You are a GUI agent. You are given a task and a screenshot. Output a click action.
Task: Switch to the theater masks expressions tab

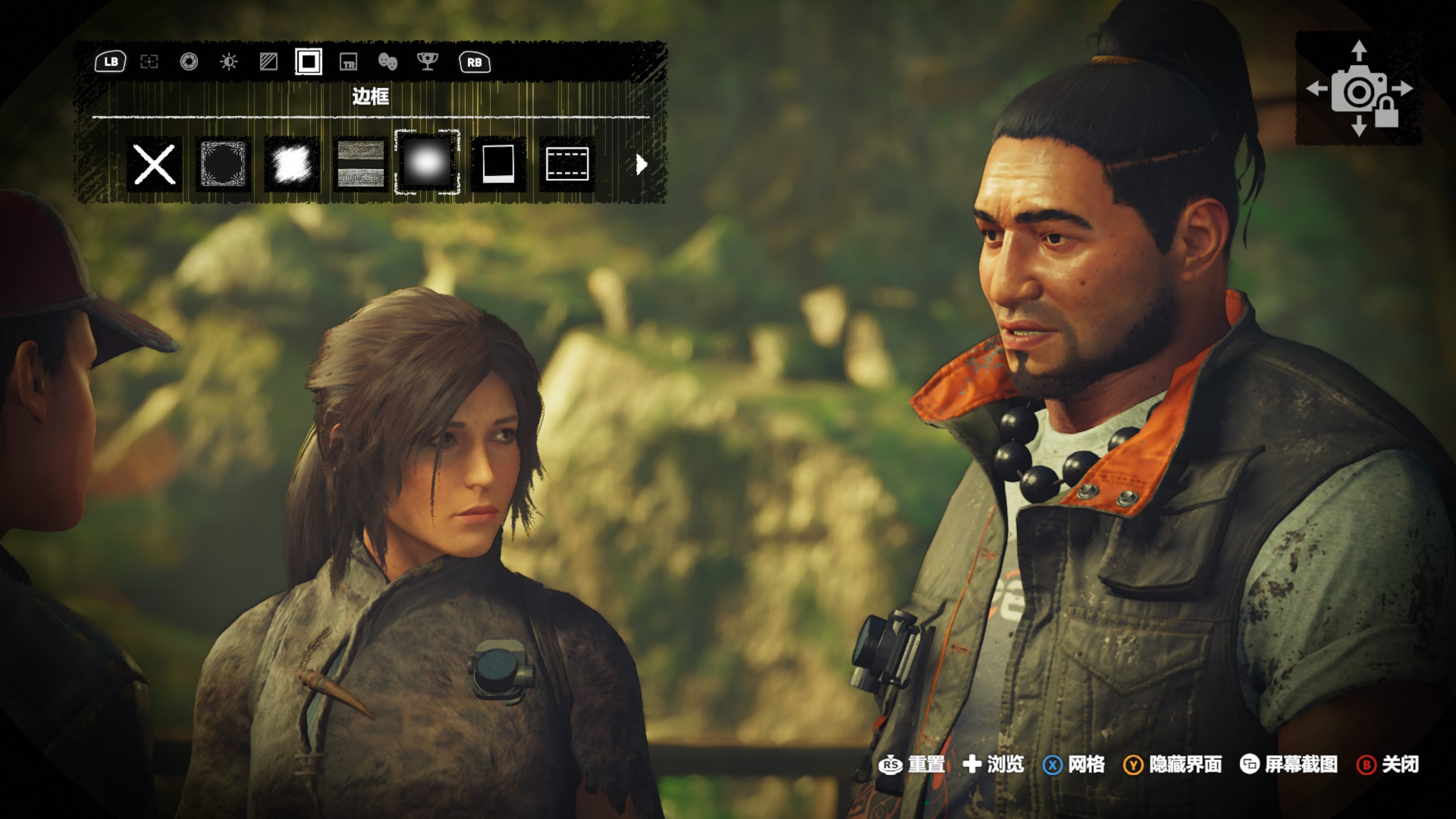pyautogui.click(x=387, y=62)
